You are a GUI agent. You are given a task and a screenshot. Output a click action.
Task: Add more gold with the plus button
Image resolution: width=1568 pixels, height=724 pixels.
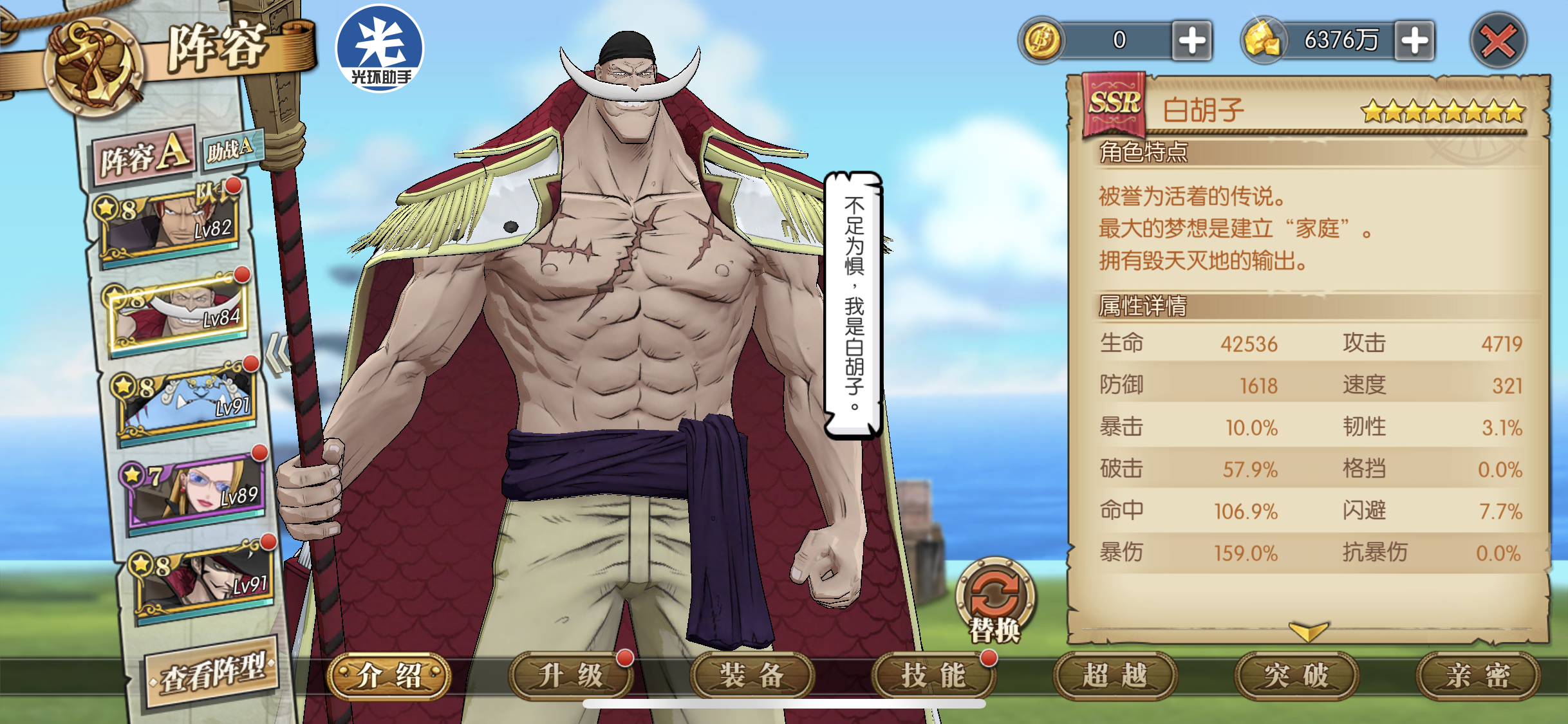(x=1414, y=41)
